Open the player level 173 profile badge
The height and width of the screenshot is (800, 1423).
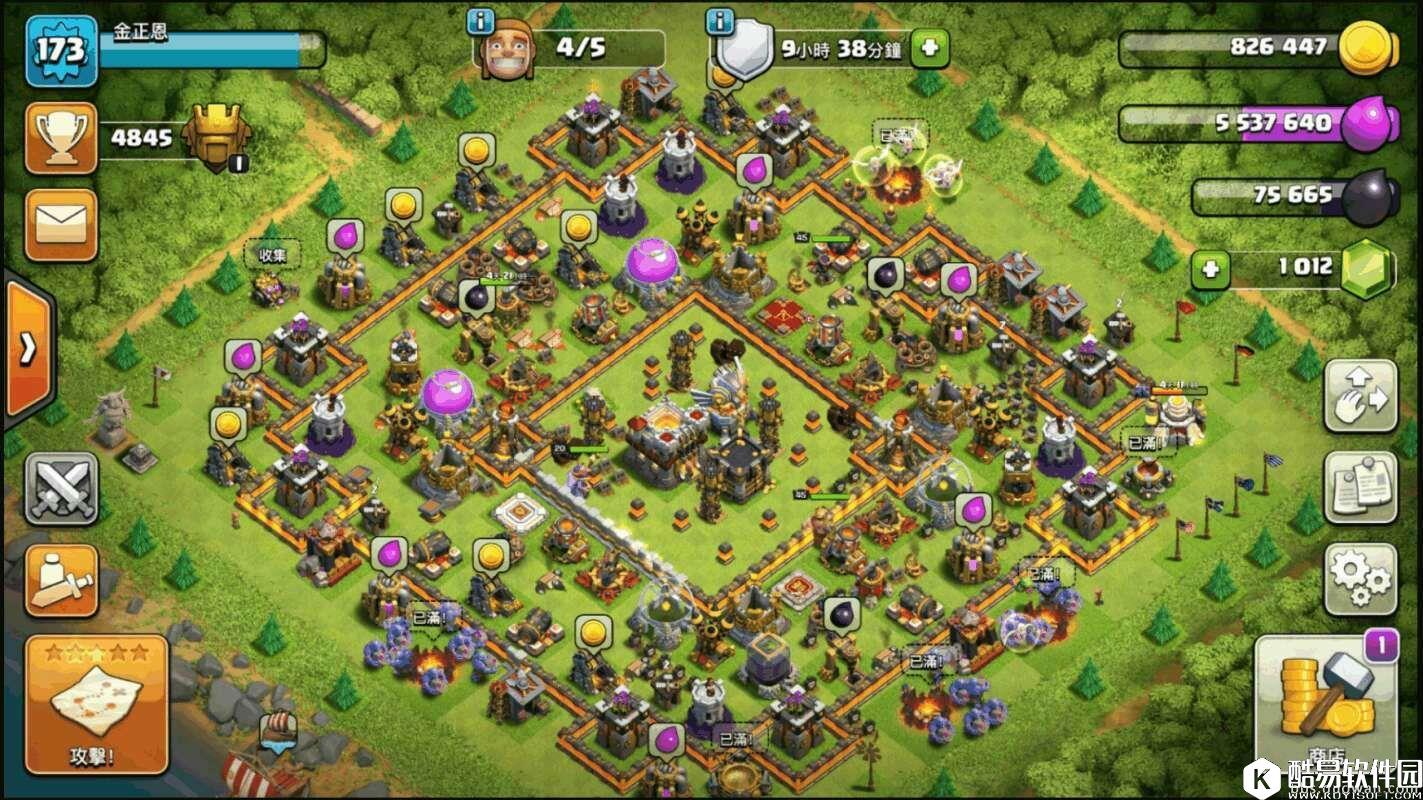[61, 50]
